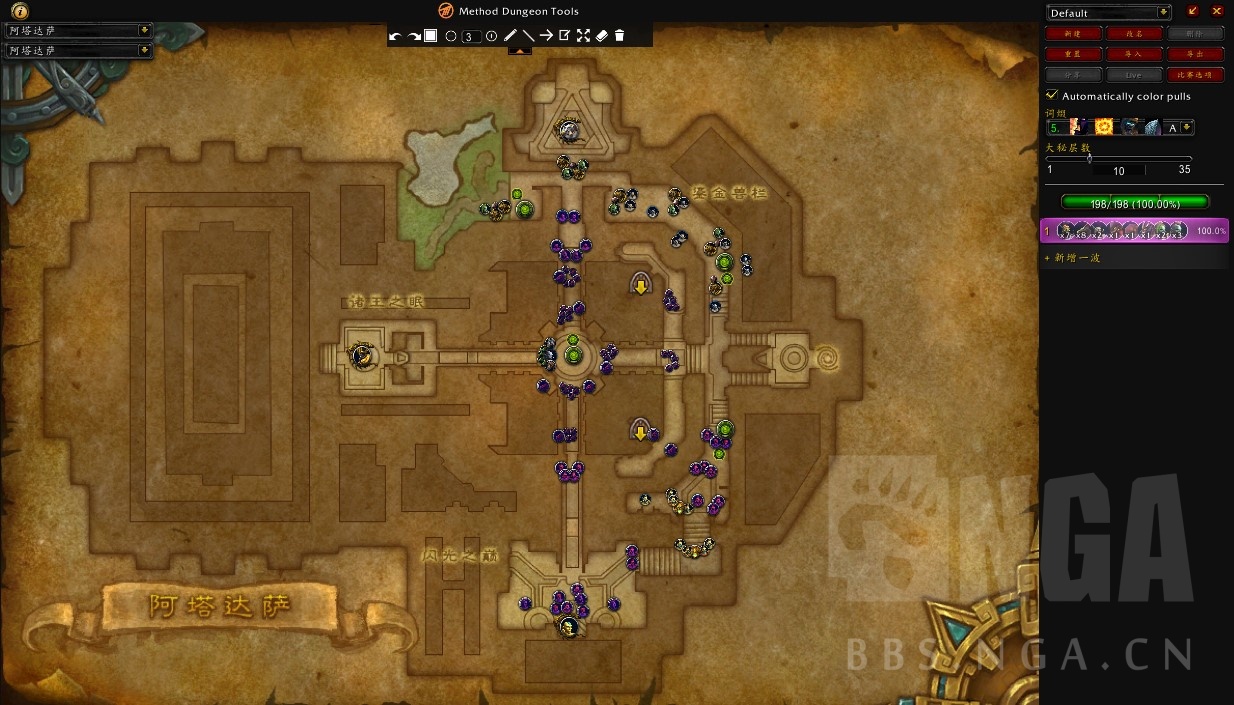Select the four-arrow move tool
Image resolution: width=1234 pixels, height=705 pixels.
(583, 36)
